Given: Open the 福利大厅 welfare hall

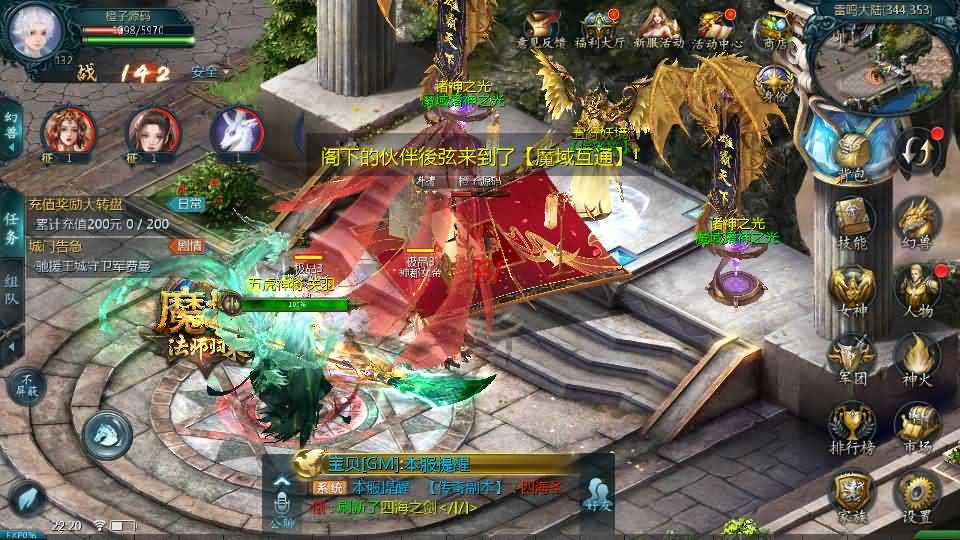Looking at the screenshot, I should pyautogui.click(x=603, y=28).
